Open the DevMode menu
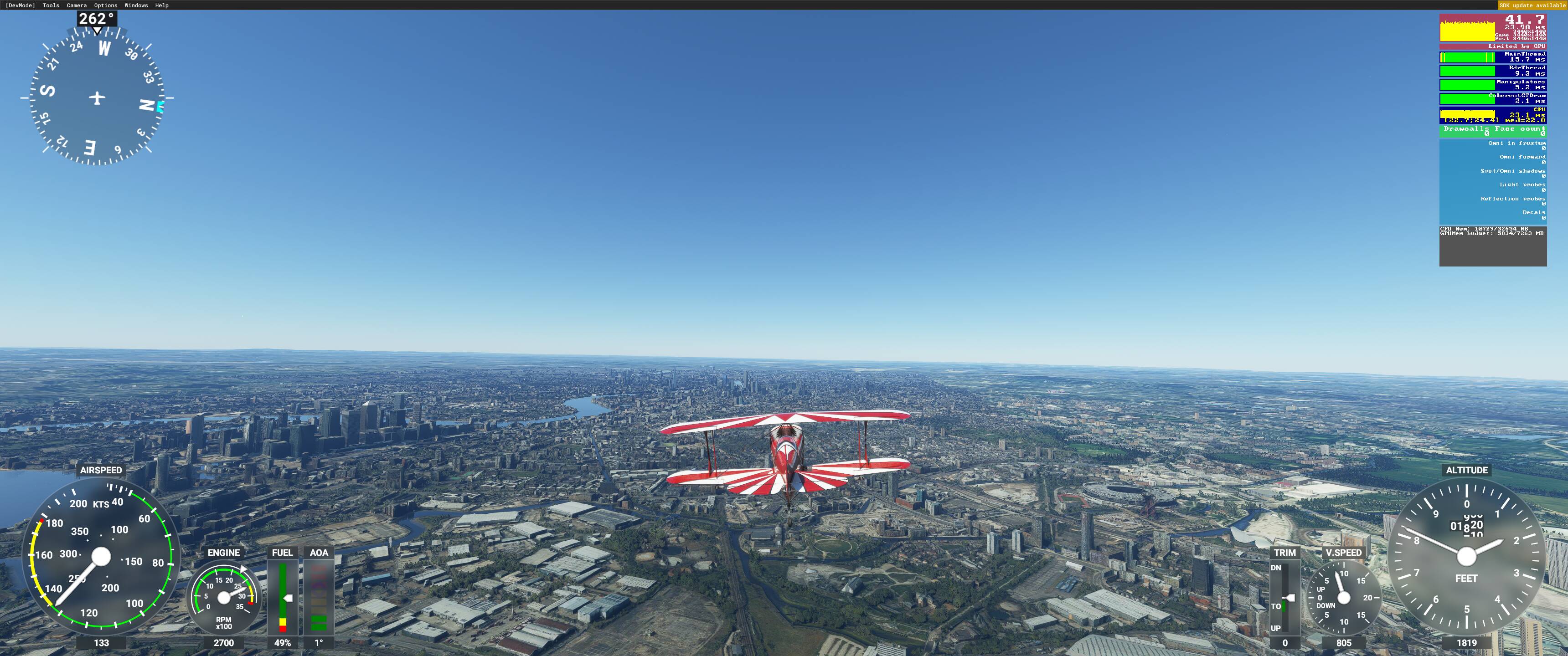Screen dimensions: 1568x656 pyautogui.click(x=20, y=5)
